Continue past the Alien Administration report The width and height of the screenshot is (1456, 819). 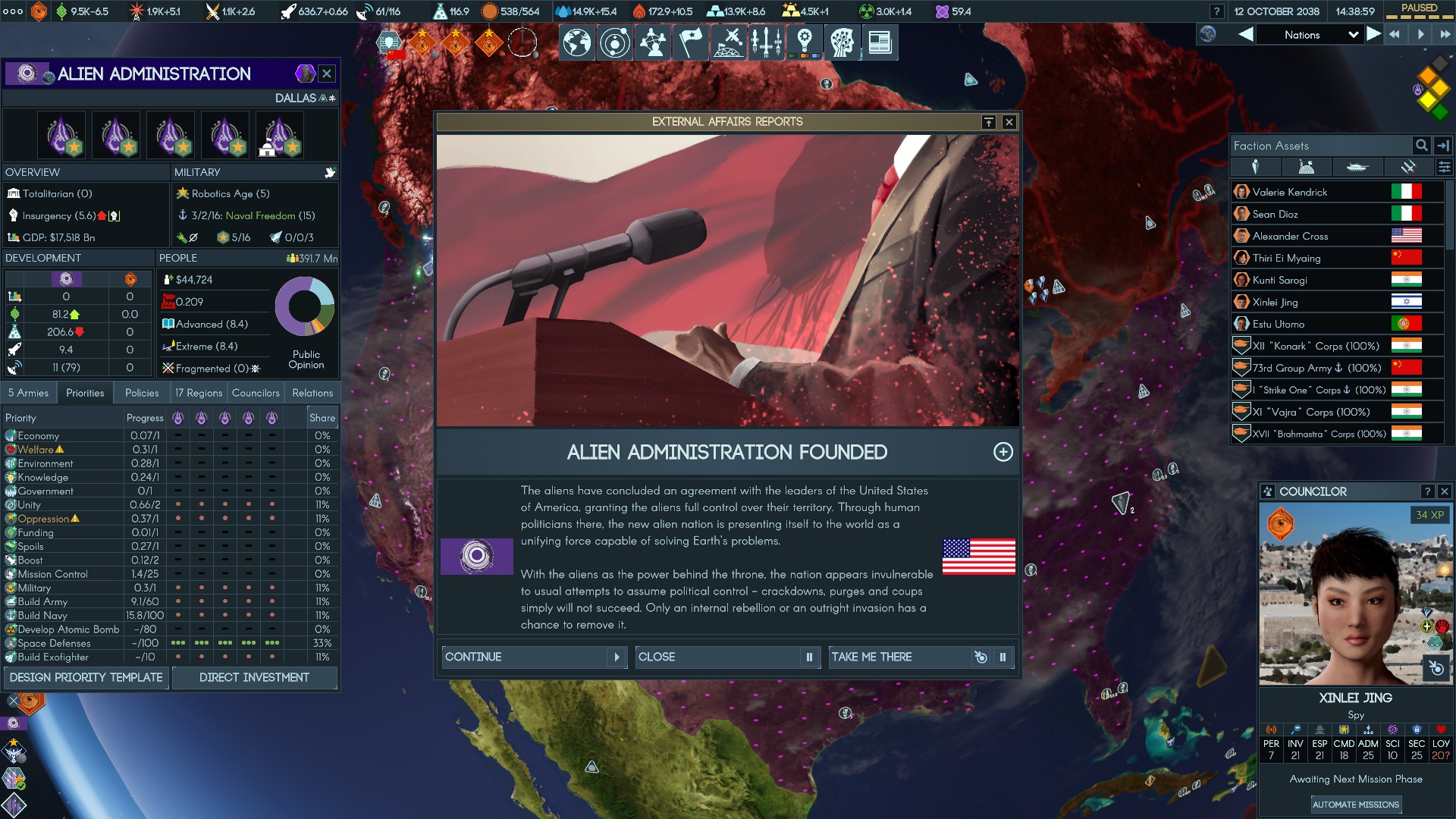[x=534, y=657]
